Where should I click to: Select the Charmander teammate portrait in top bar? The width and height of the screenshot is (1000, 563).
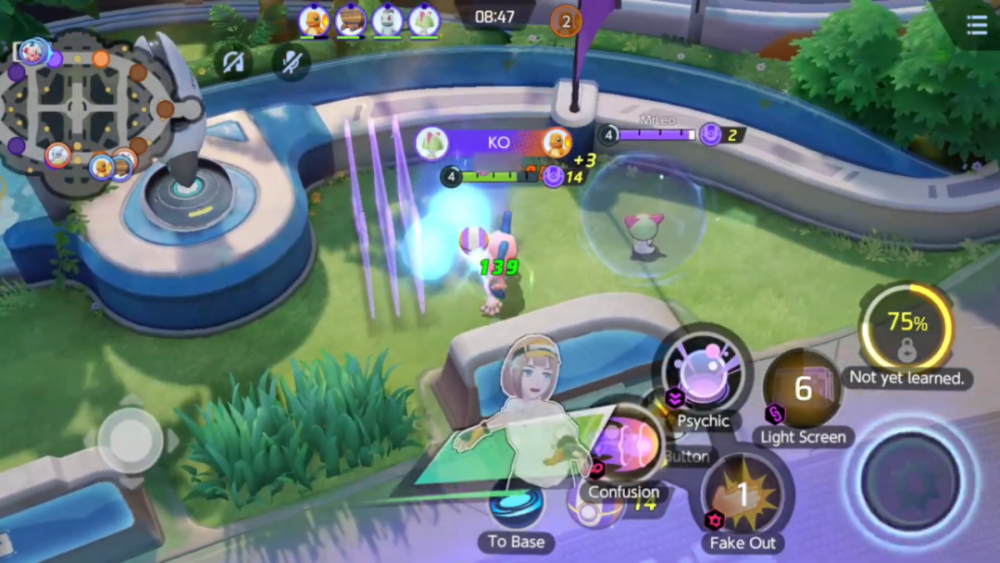pyautogui.click(x=314, y=20)
